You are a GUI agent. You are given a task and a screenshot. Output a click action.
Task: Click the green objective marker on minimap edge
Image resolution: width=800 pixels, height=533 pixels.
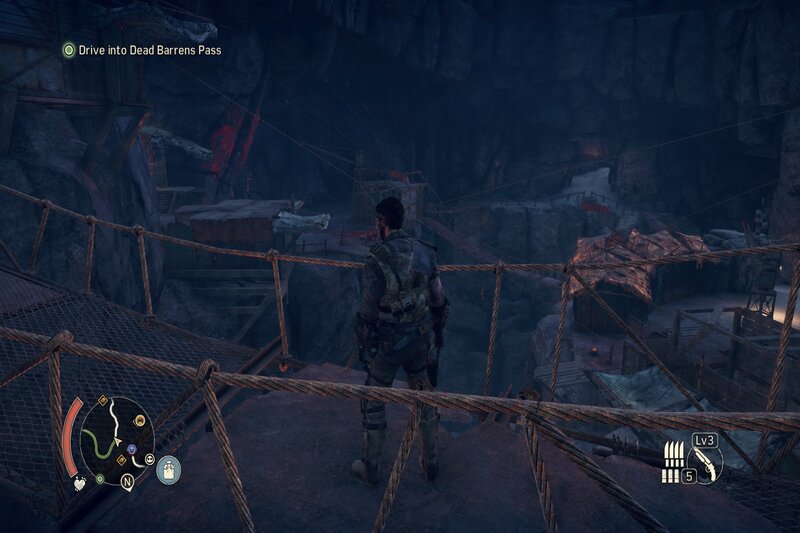pyautogui.click(x=100, y=479)
